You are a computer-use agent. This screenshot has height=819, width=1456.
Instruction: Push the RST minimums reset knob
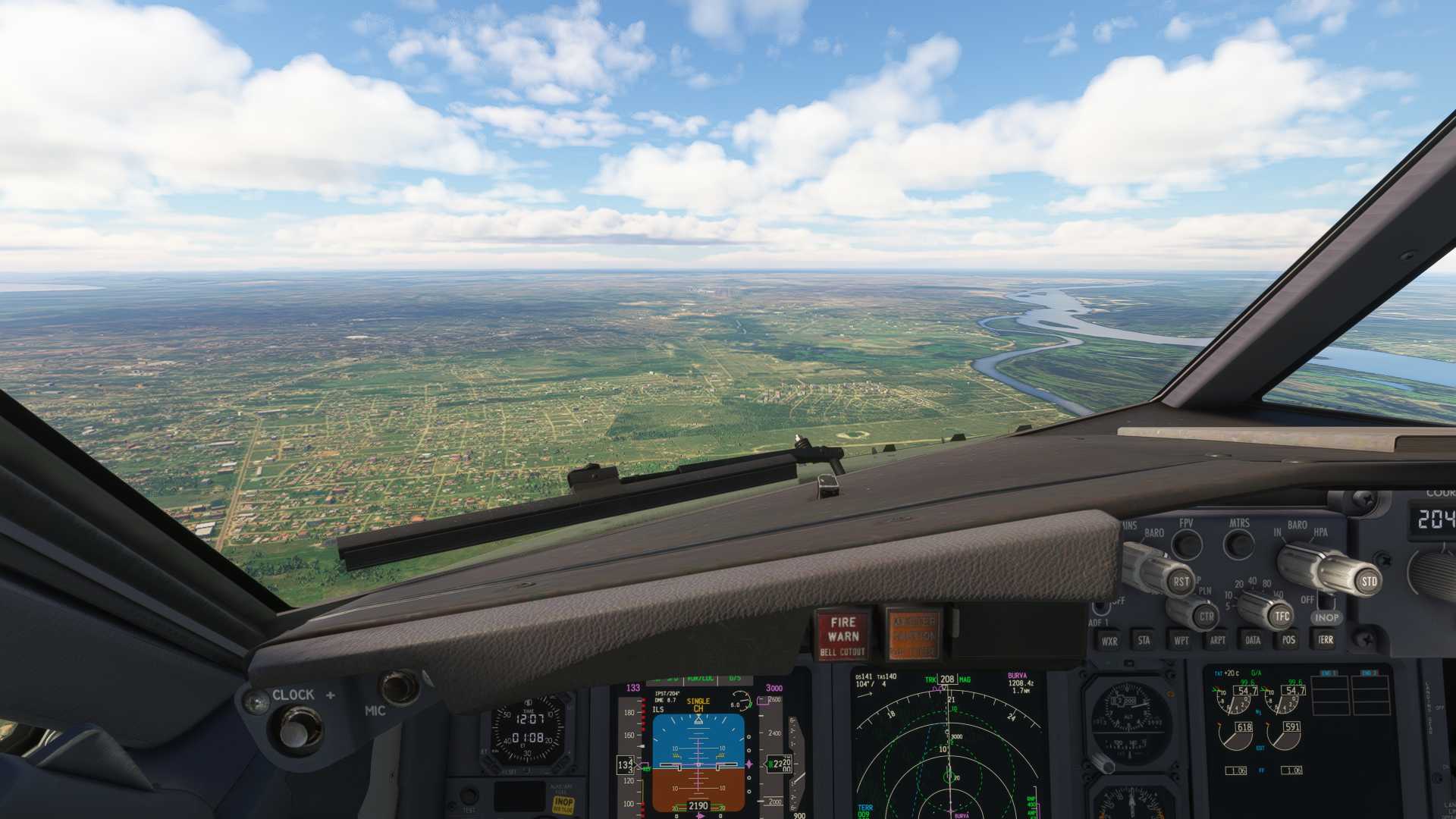[1179, 582]
